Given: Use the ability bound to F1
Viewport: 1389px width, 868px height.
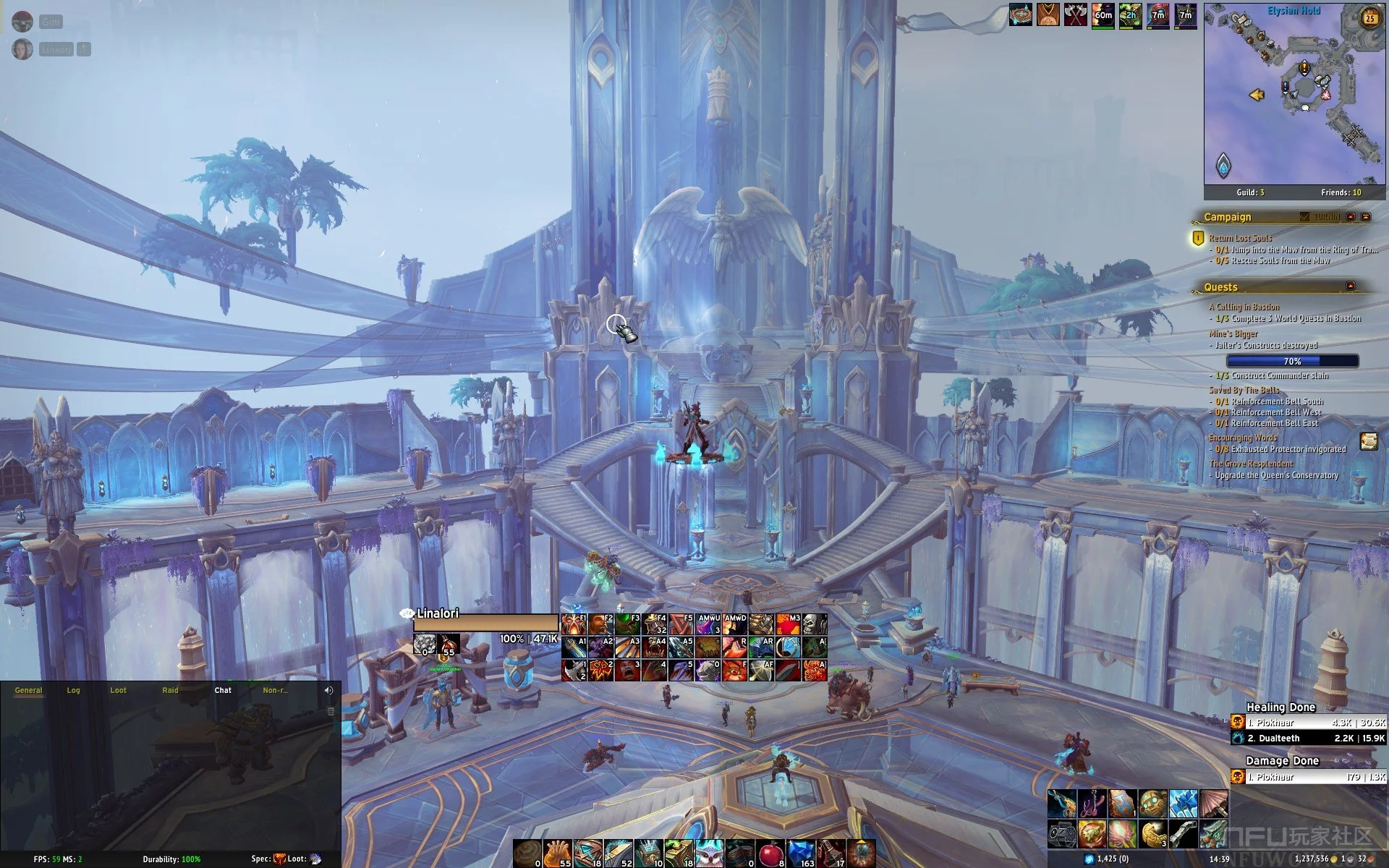Looking at the screenshot, I should 574,624.
